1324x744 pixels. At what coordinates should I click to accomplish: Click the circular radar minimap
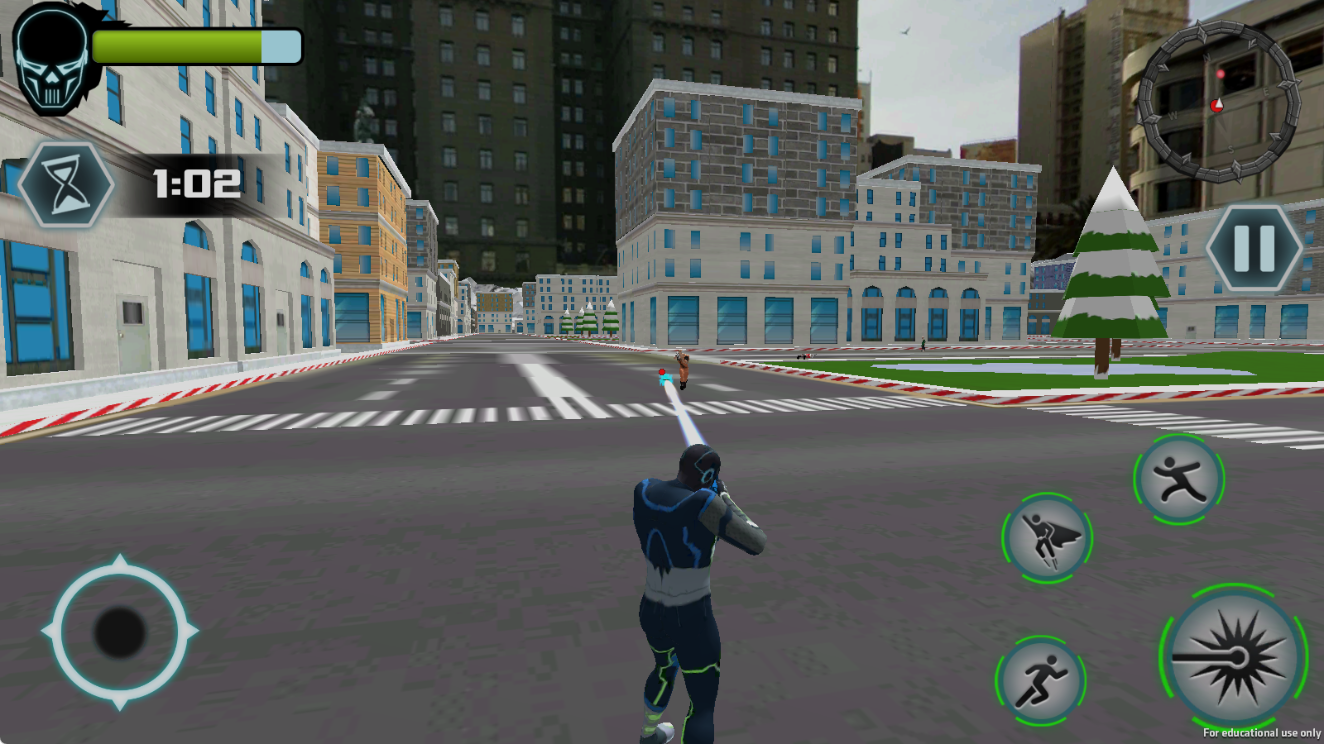(x=1218, y=102)
